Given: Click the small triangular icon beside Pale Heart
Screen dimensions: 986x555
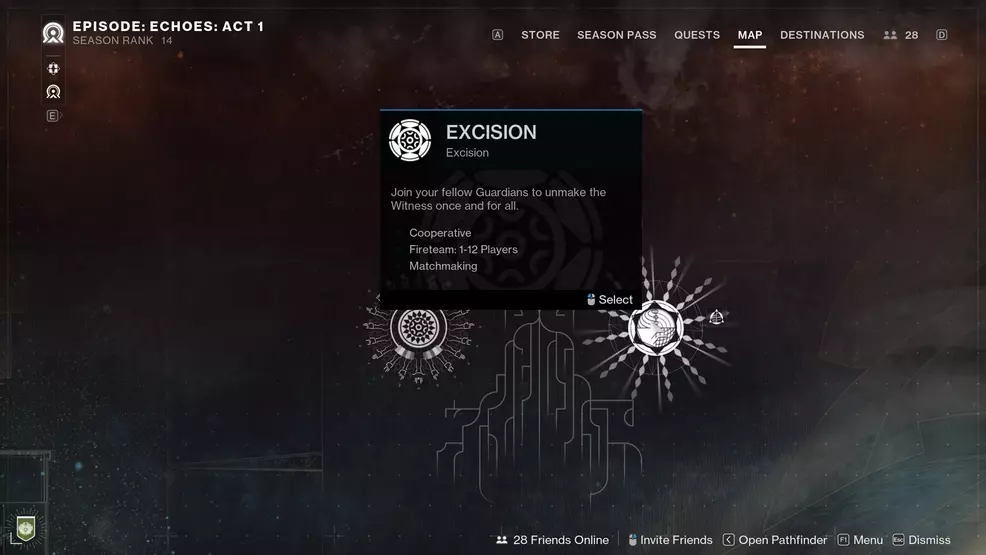Looking at the screenshot, I should pos(716,318).
